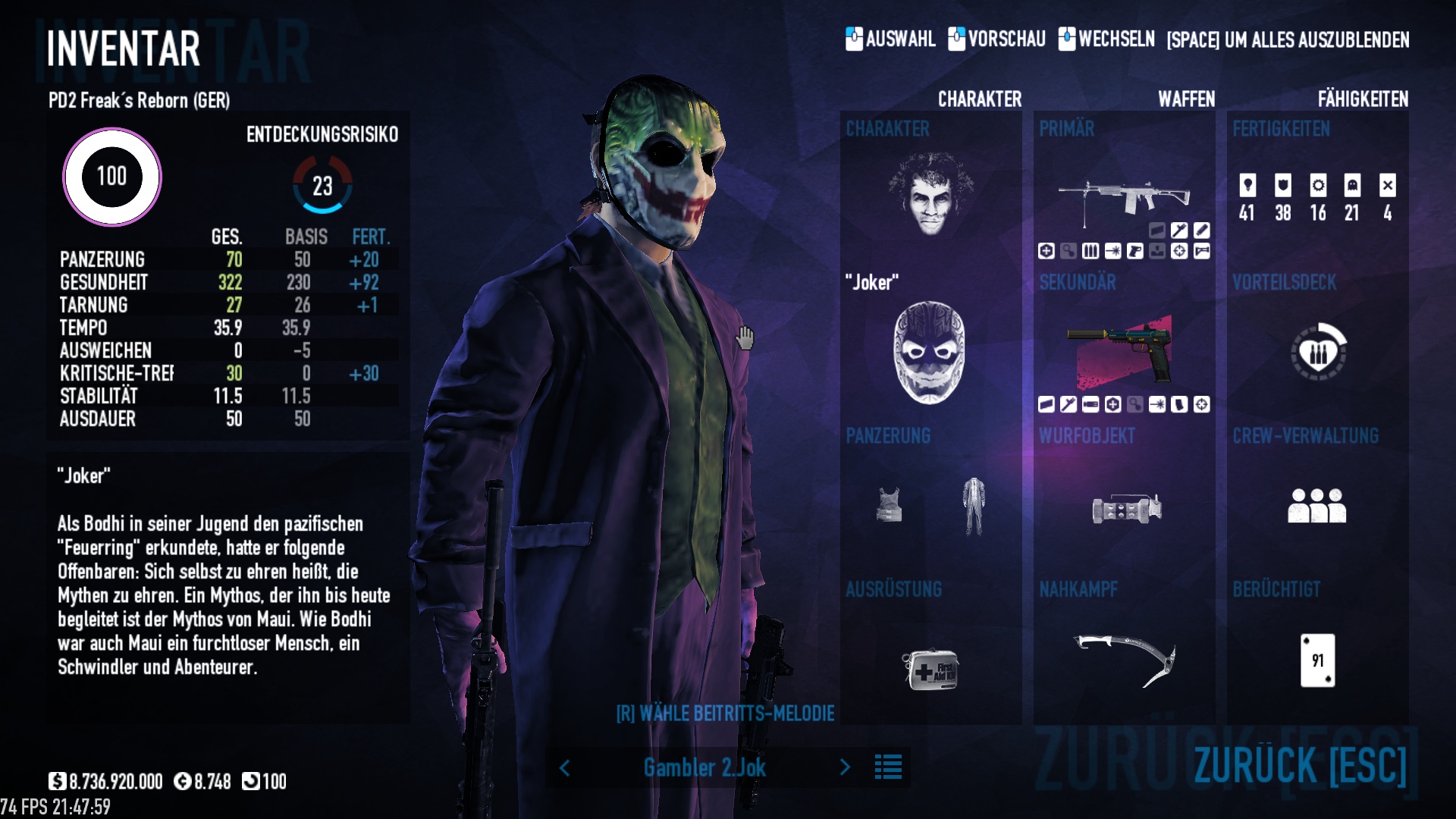Go back with Zurück

(1300, 764)
